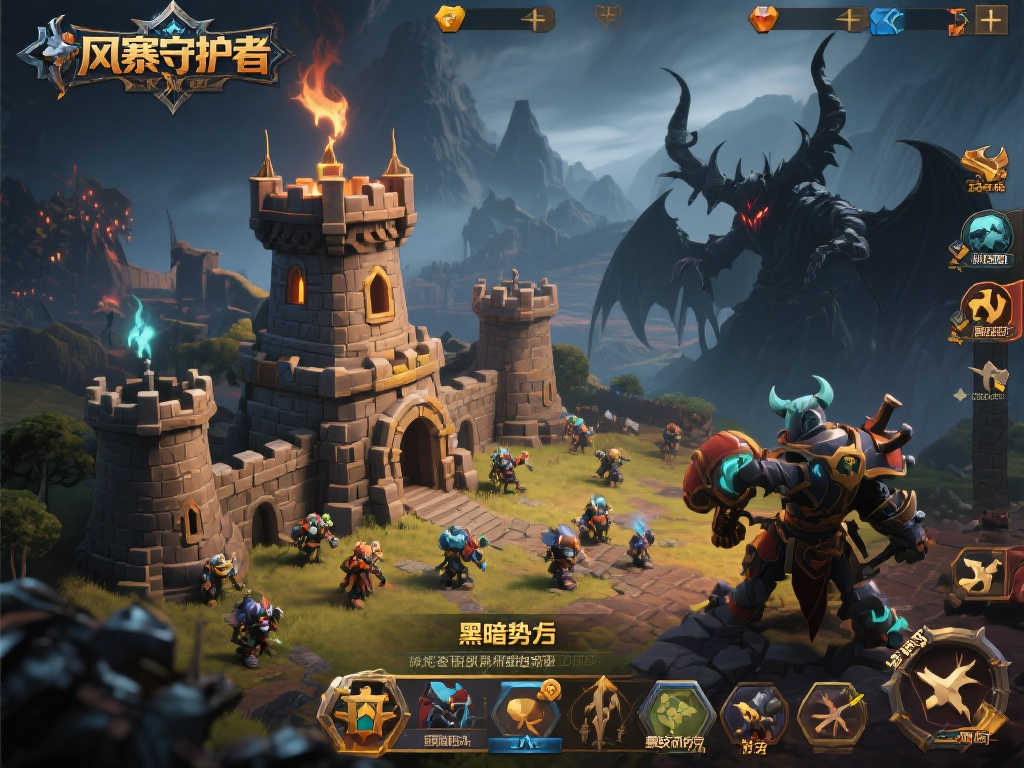Image resolution: width=1024 pixels, height=768 pixels.
Task: Pick the golden trident weapon icon
Action: pos(600,711)
